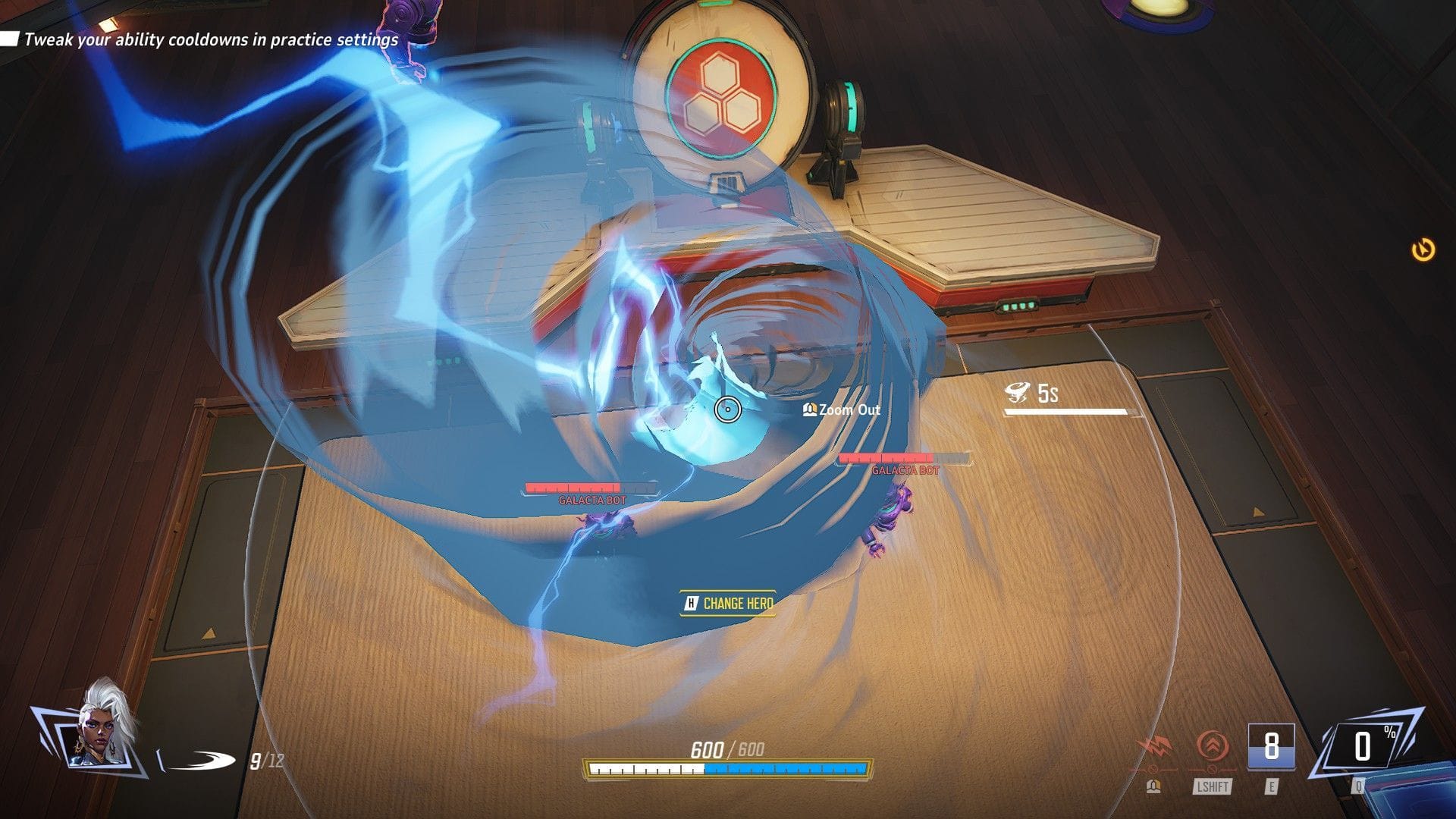The height and width of the screenshot is (819, 1456).
Task: Click the crosshair reticle at screen center
Action: pyautogui.click(x=727, y=409)
